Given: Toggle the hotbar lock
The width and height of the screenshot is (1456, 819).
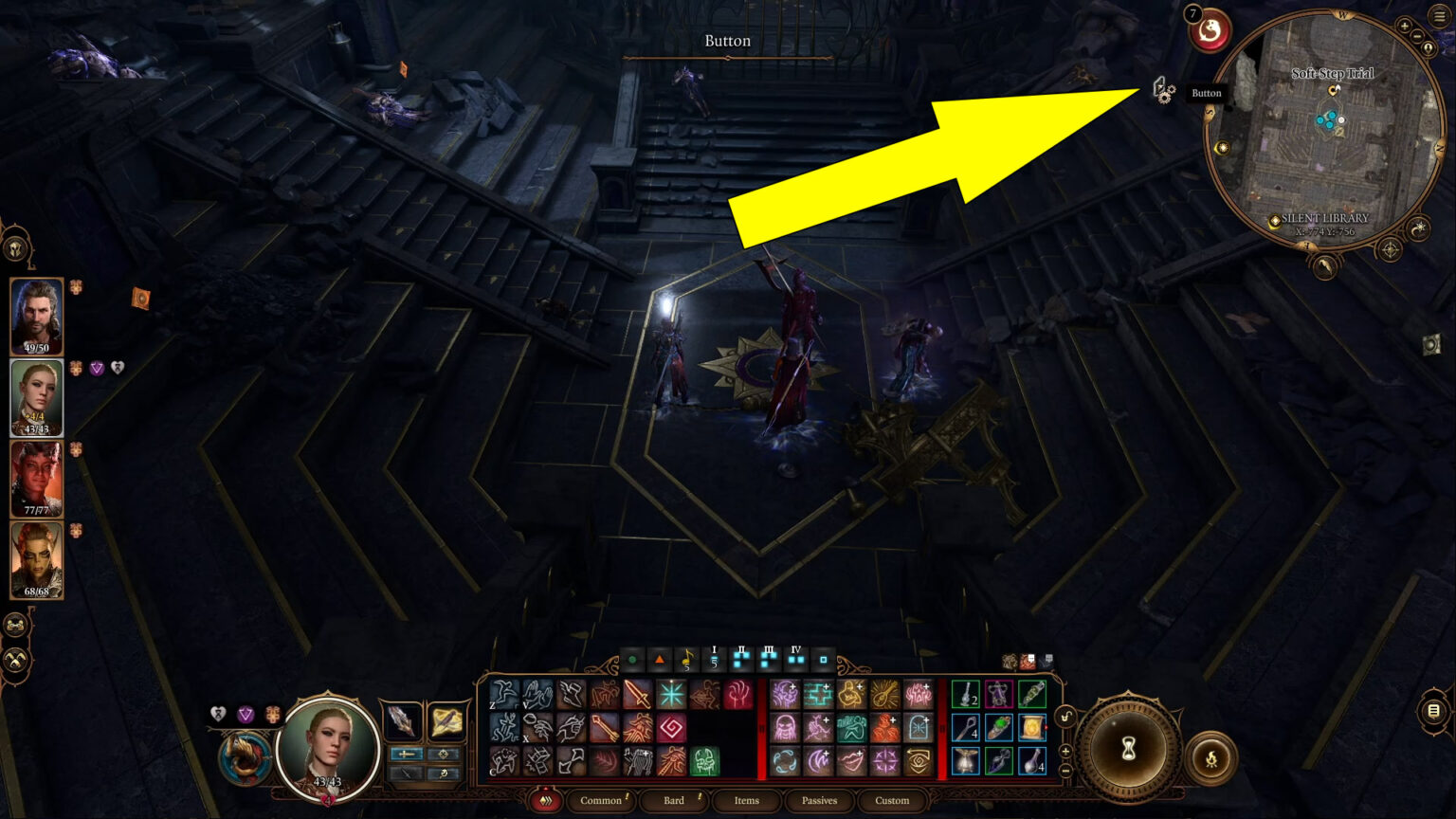Looking at the screenshot, I should pyautogui.click(x=1065, y=716).
